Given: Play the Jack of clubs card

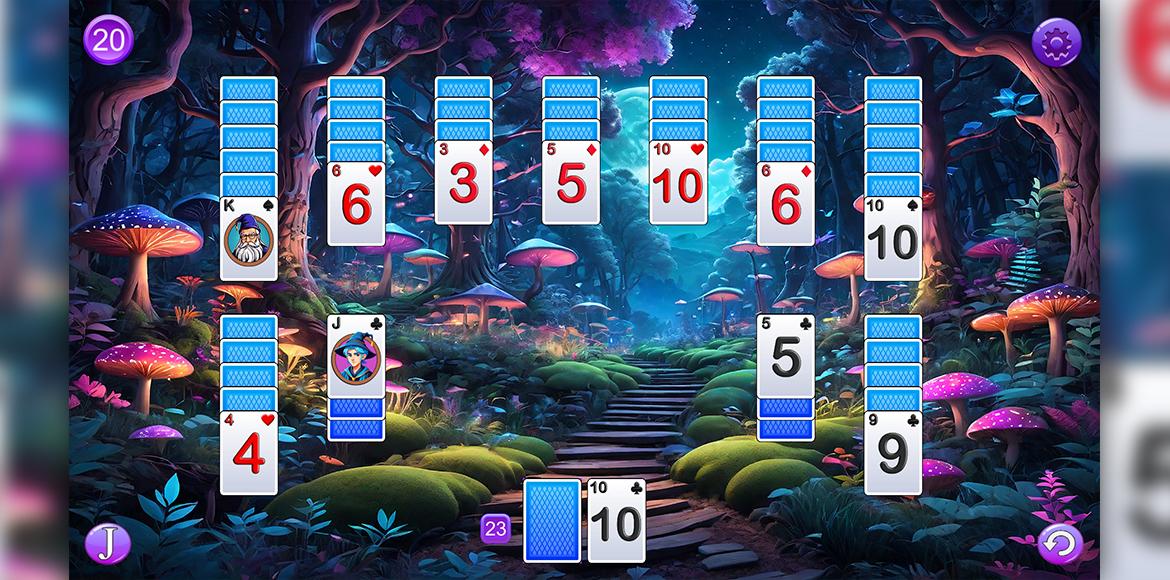Looking at the screenshot, I should [x=356, y=357].
